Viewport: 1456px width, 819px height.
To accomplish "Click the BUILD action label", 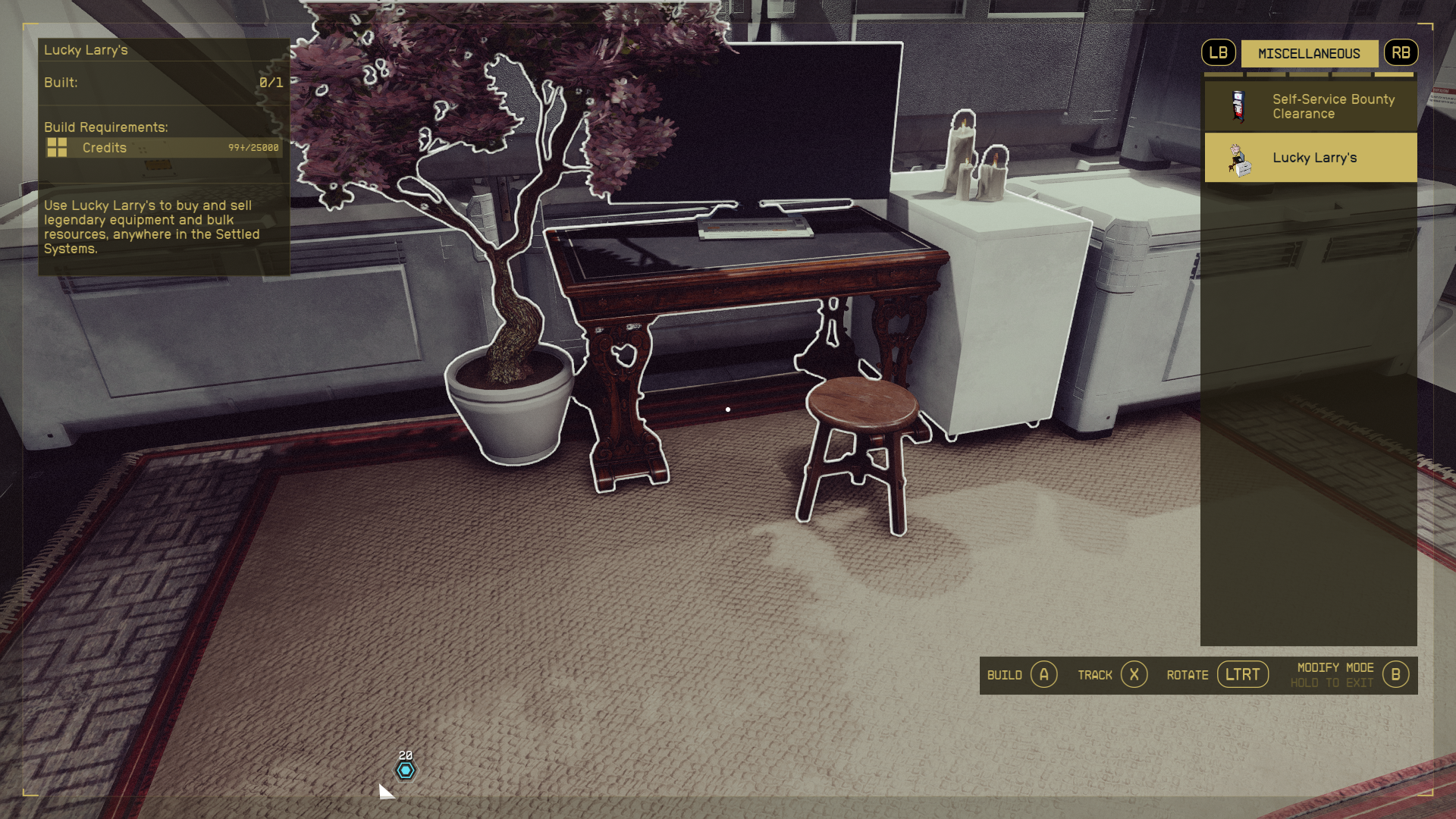I will (x=1003, y=674).
